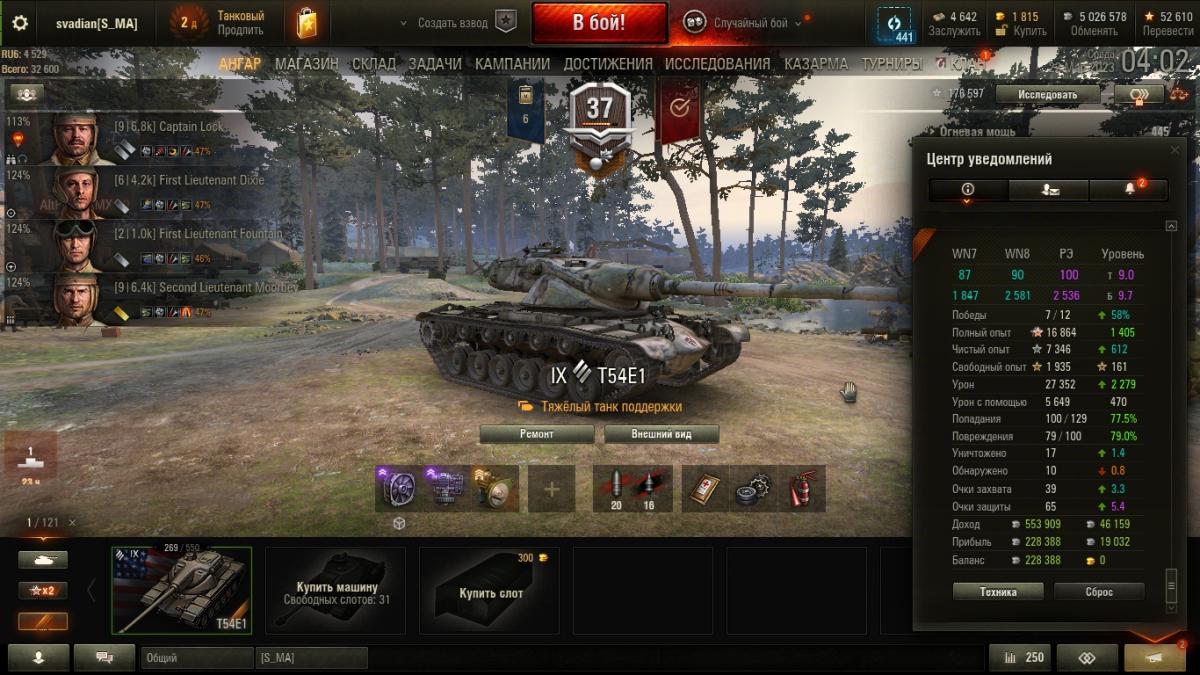The height and width of the screenshot is (675, 1200).
Task: Switch to the МАГАЗИН tab
Action: click(x=307, y=64)
